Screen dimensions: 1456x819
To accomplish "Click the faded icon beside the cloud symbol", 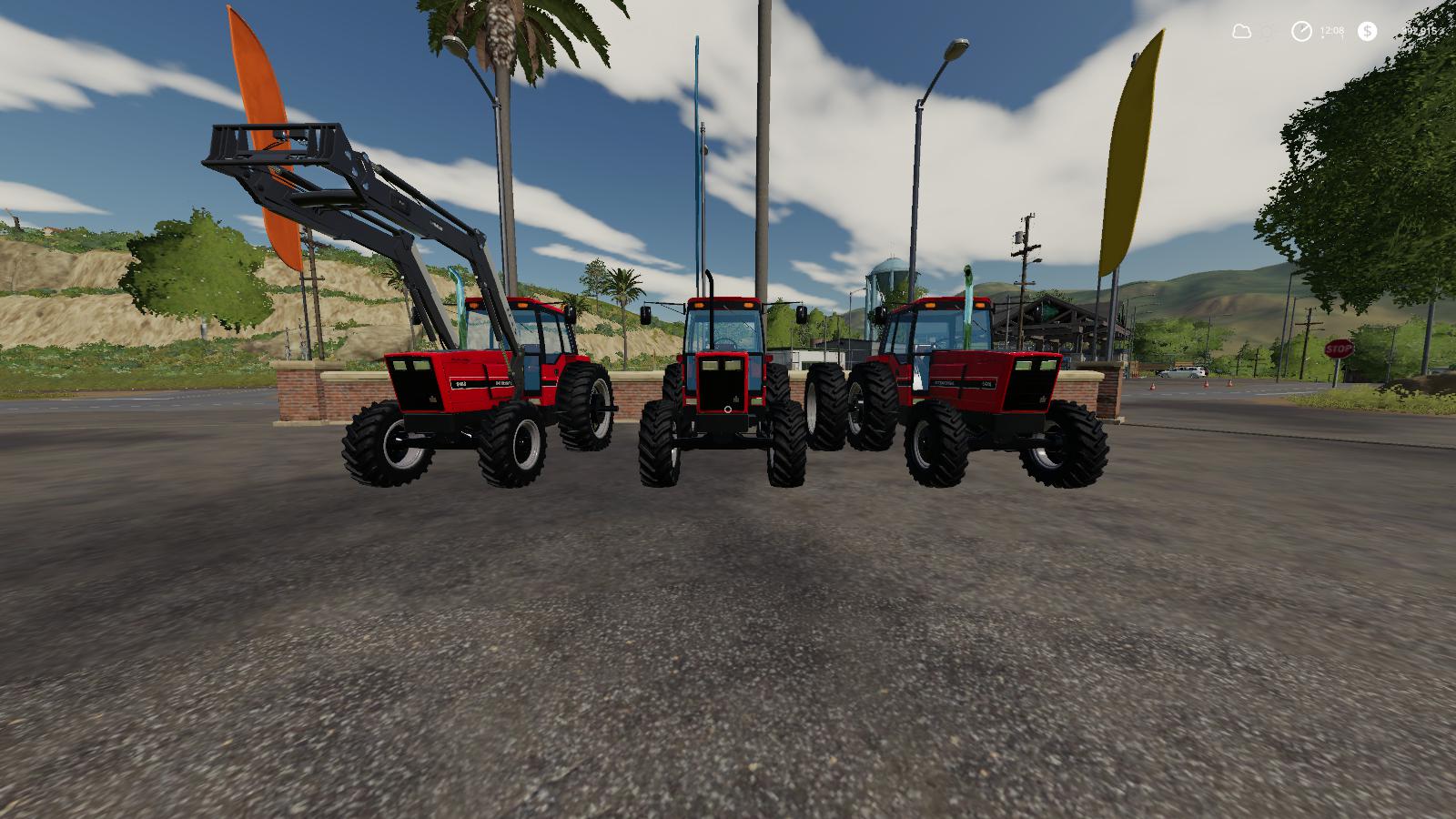I will click(x=1267, y=31).
